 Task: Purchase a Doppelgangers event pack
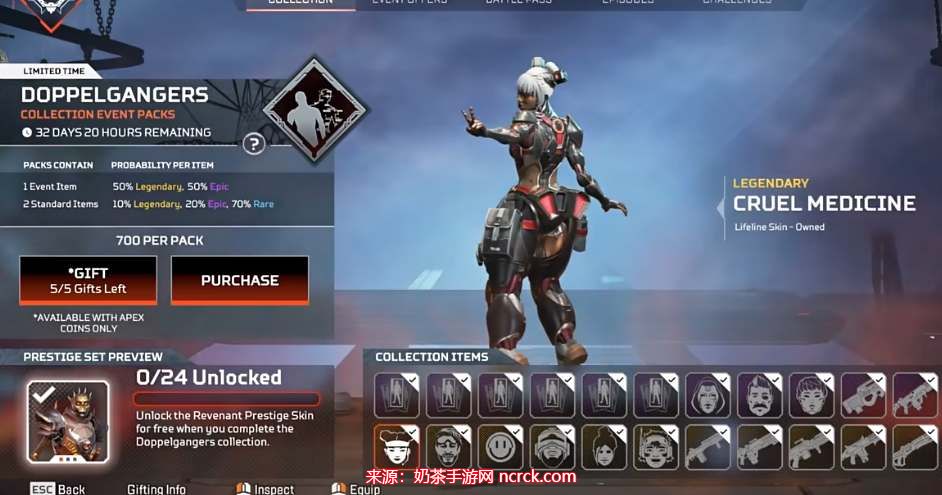coord(240,280)
